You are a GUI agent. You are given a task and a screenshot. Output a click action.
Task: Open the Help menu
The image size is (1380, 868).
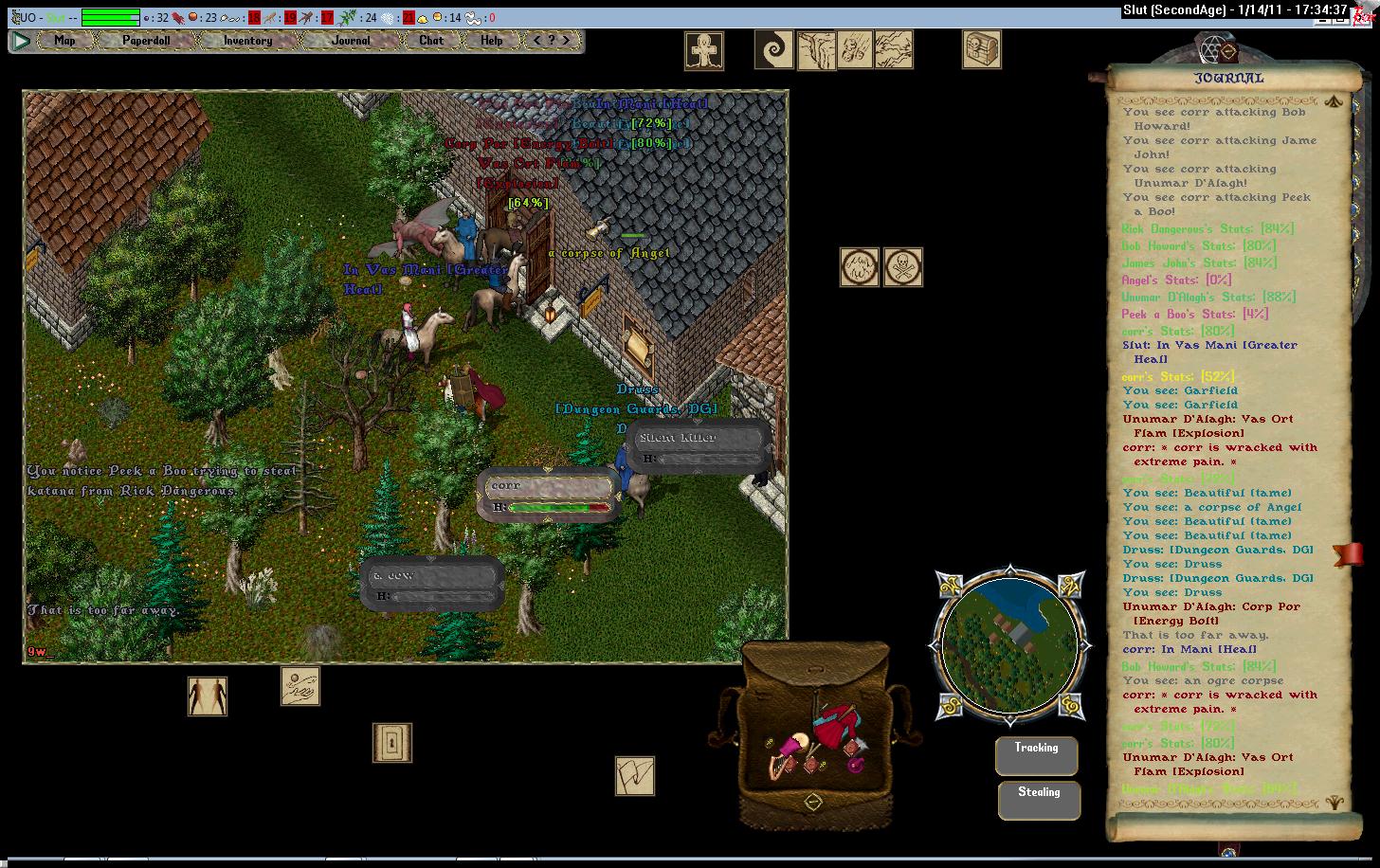point(491,41)
